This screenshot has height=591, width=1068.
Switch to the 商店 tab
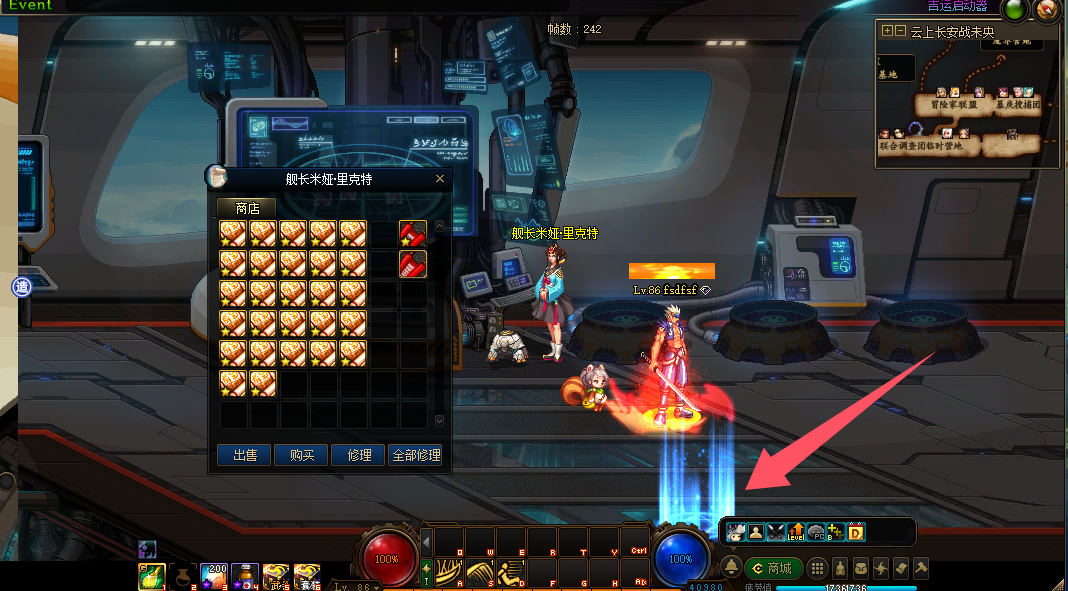[x=247, y=208]
